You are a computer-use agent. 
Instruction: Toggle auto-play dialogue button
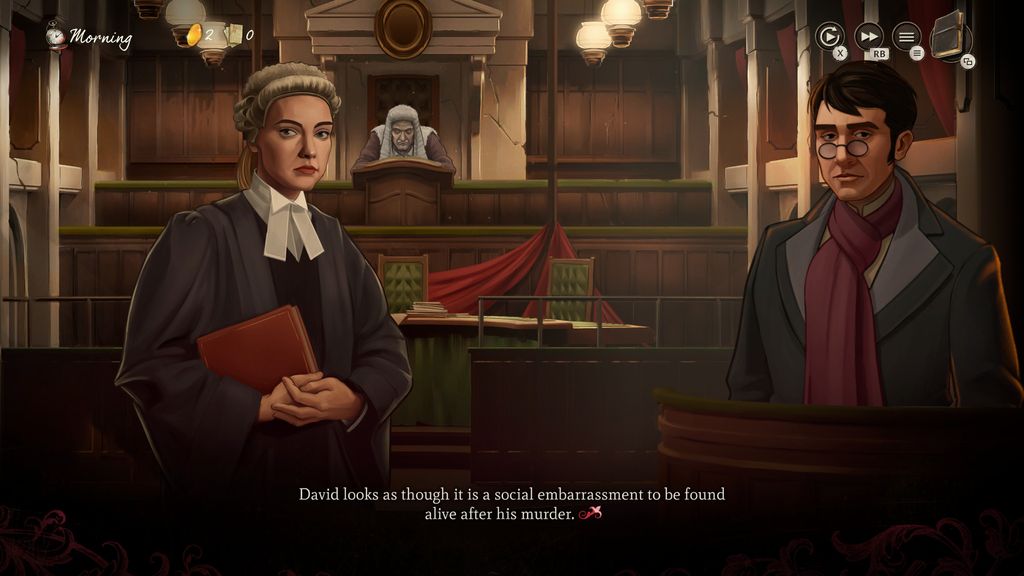click(829, 37)
